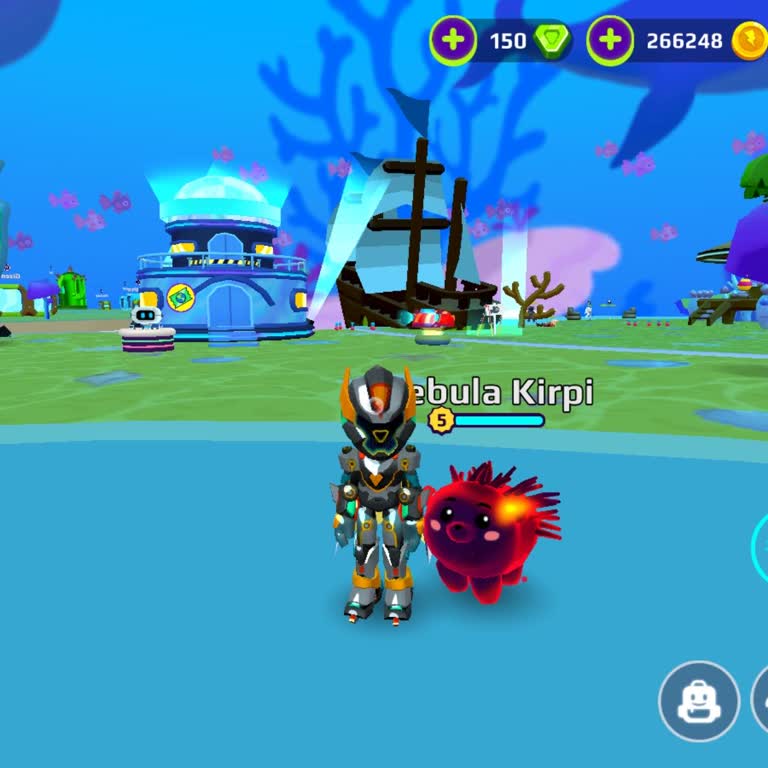
Task: Open the backpack inventory button
Action: pyautogui.click(x=698, y=701)
